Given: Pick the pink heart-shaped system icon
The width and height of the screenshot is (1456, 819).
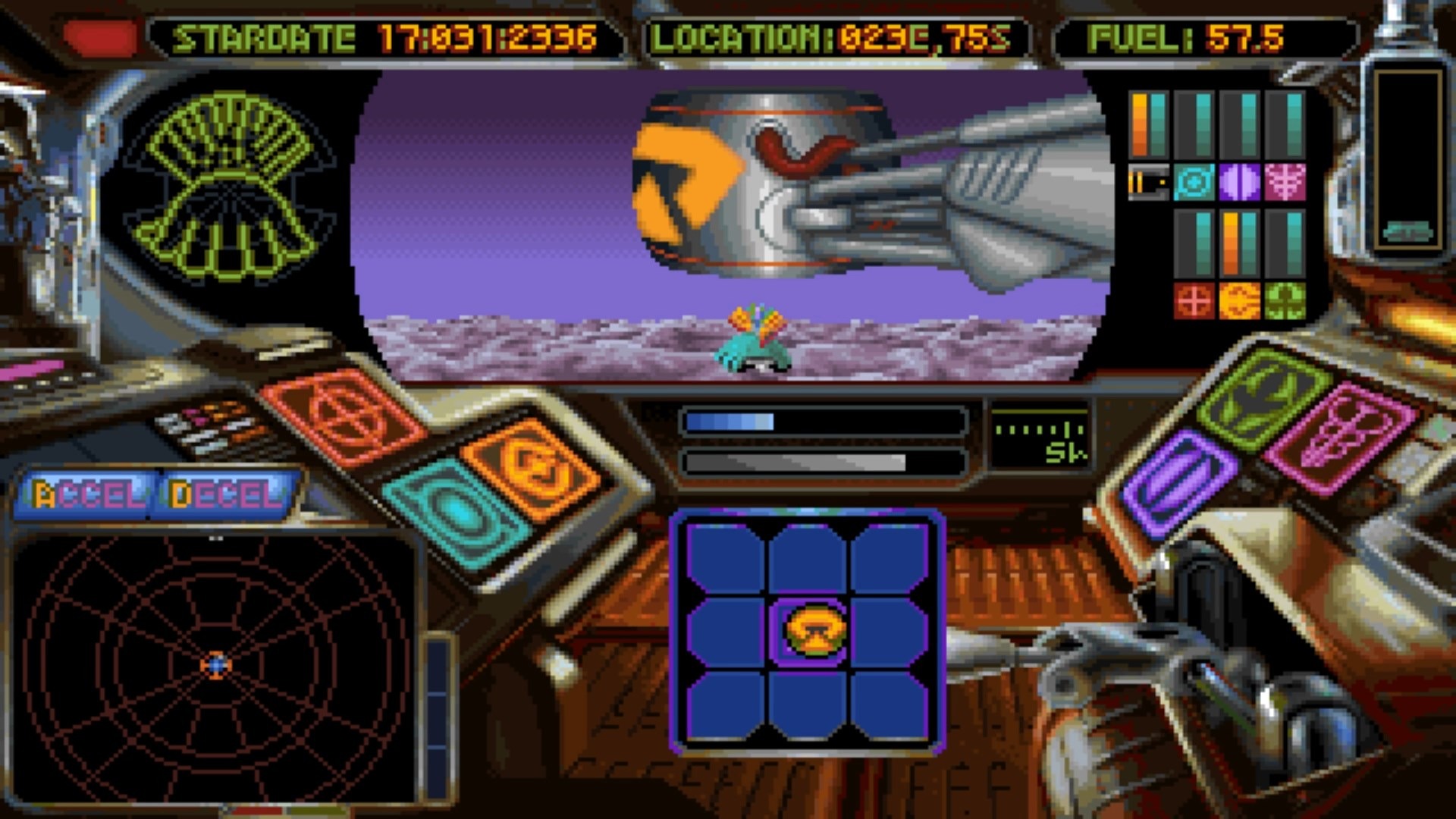Looking at the screenshot, I should (1285, 183).
